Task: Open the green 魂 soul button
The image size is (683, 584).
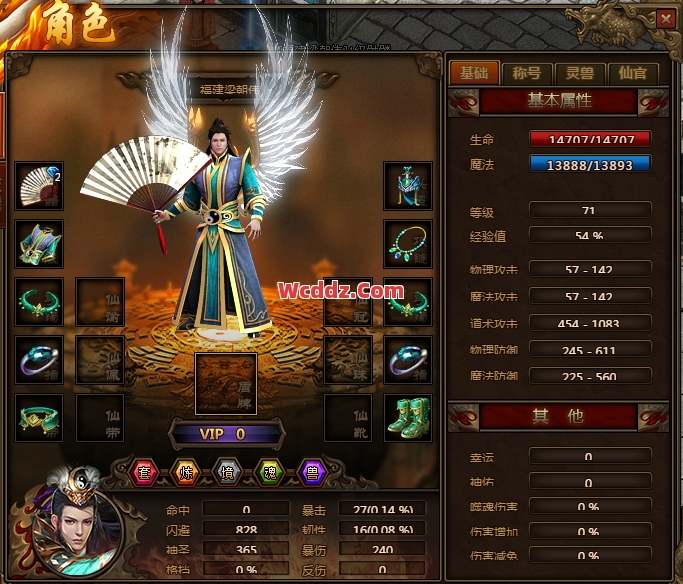Action: pos(268,472)
